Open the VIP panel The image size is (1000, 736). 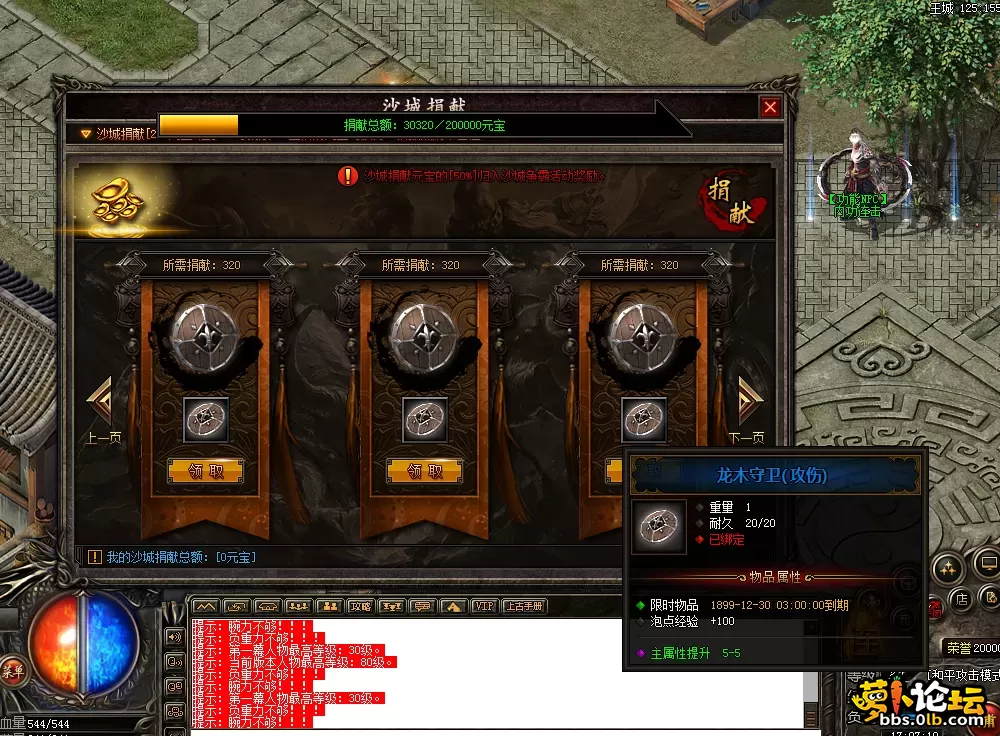[x=484, y=606]
